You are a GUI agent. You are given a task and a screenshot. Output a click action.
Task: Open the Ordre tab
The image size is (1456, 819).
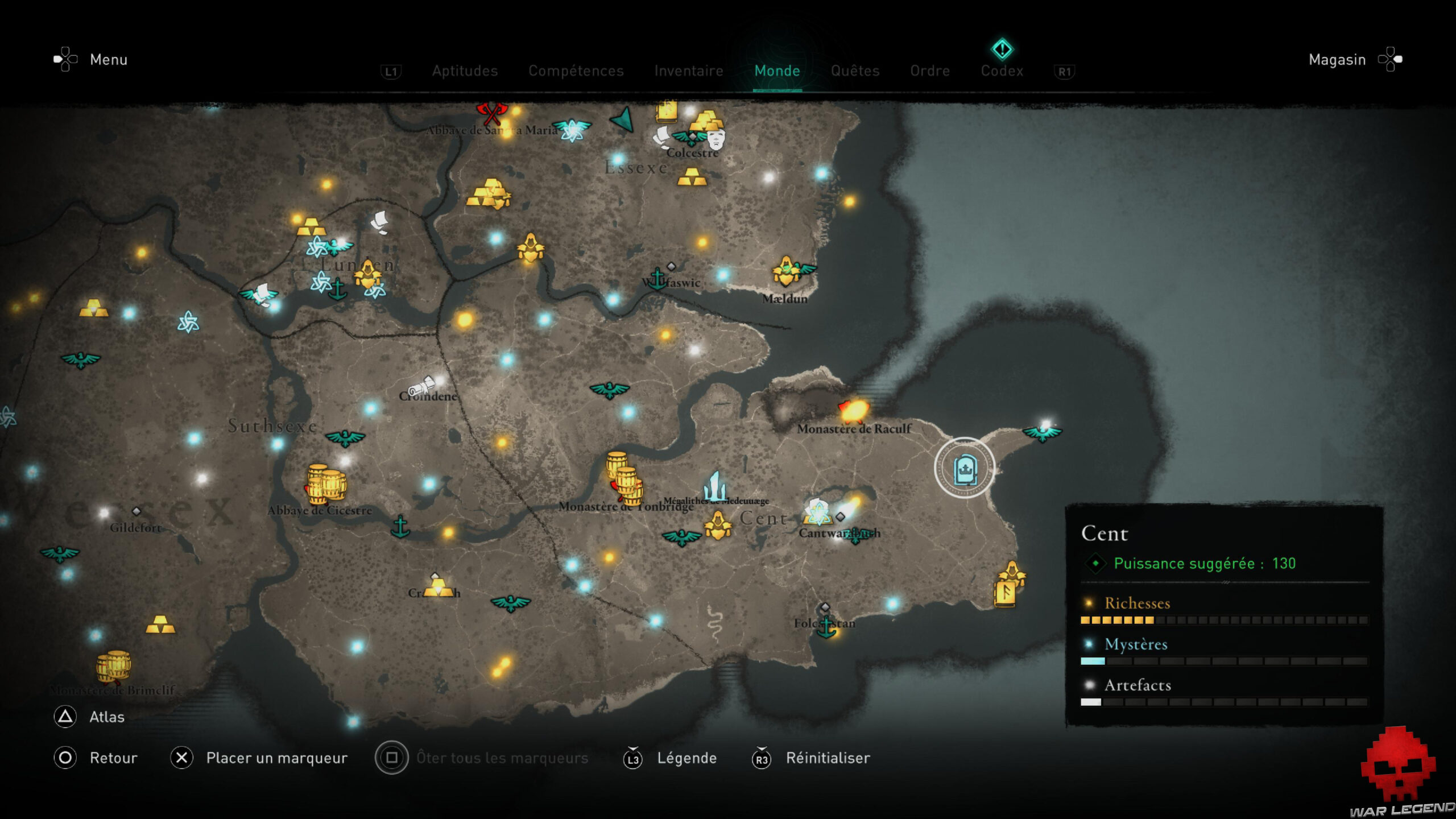click(930, 71)
